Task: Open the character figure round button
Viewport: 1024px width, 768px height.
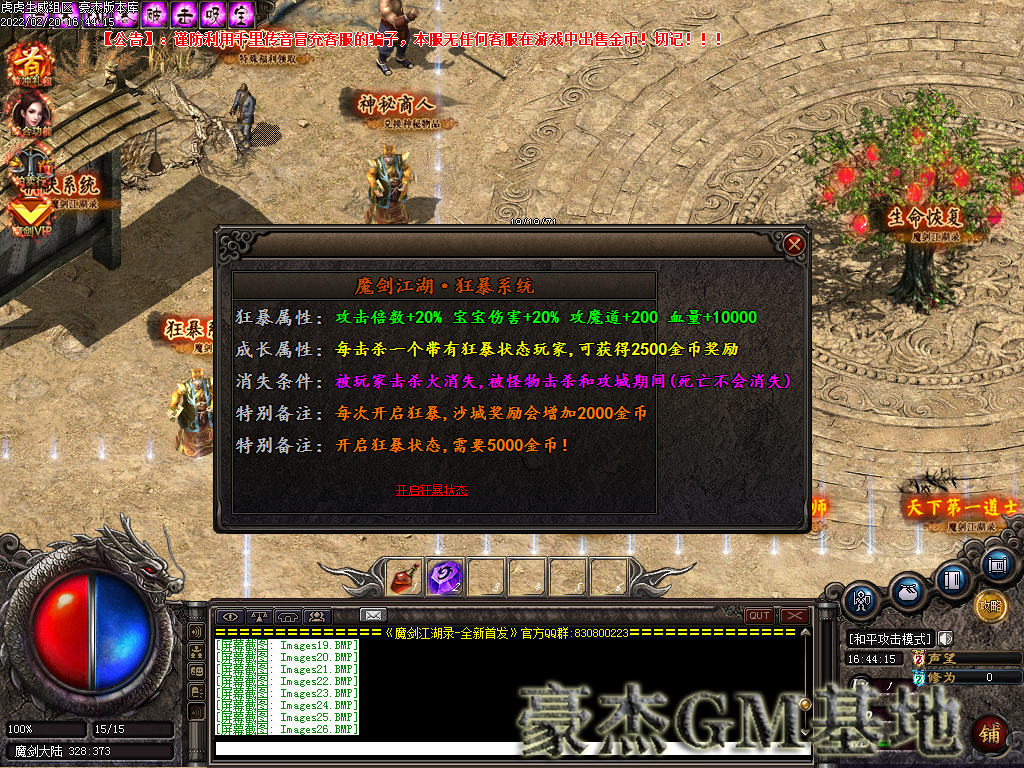Action: click(861, 600)
